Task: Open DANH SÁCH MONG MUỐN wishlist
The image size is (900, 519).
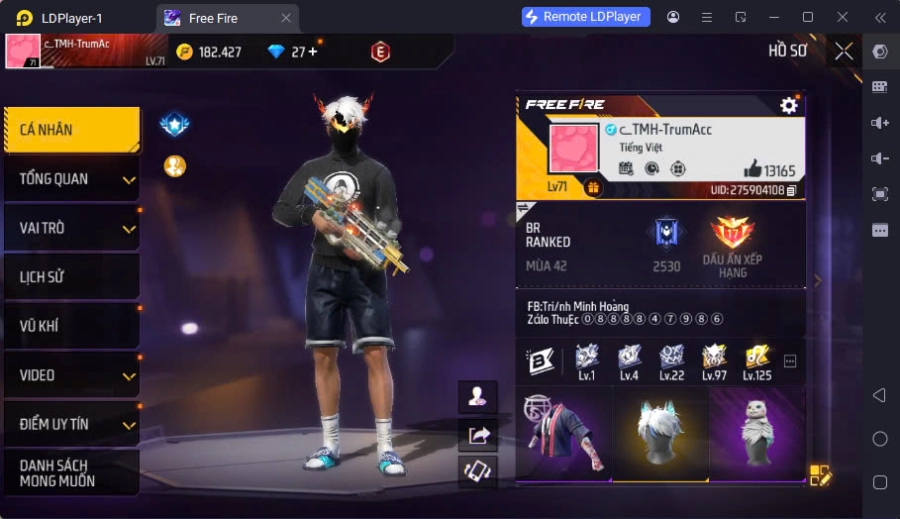Action: [x=70, y=473]
